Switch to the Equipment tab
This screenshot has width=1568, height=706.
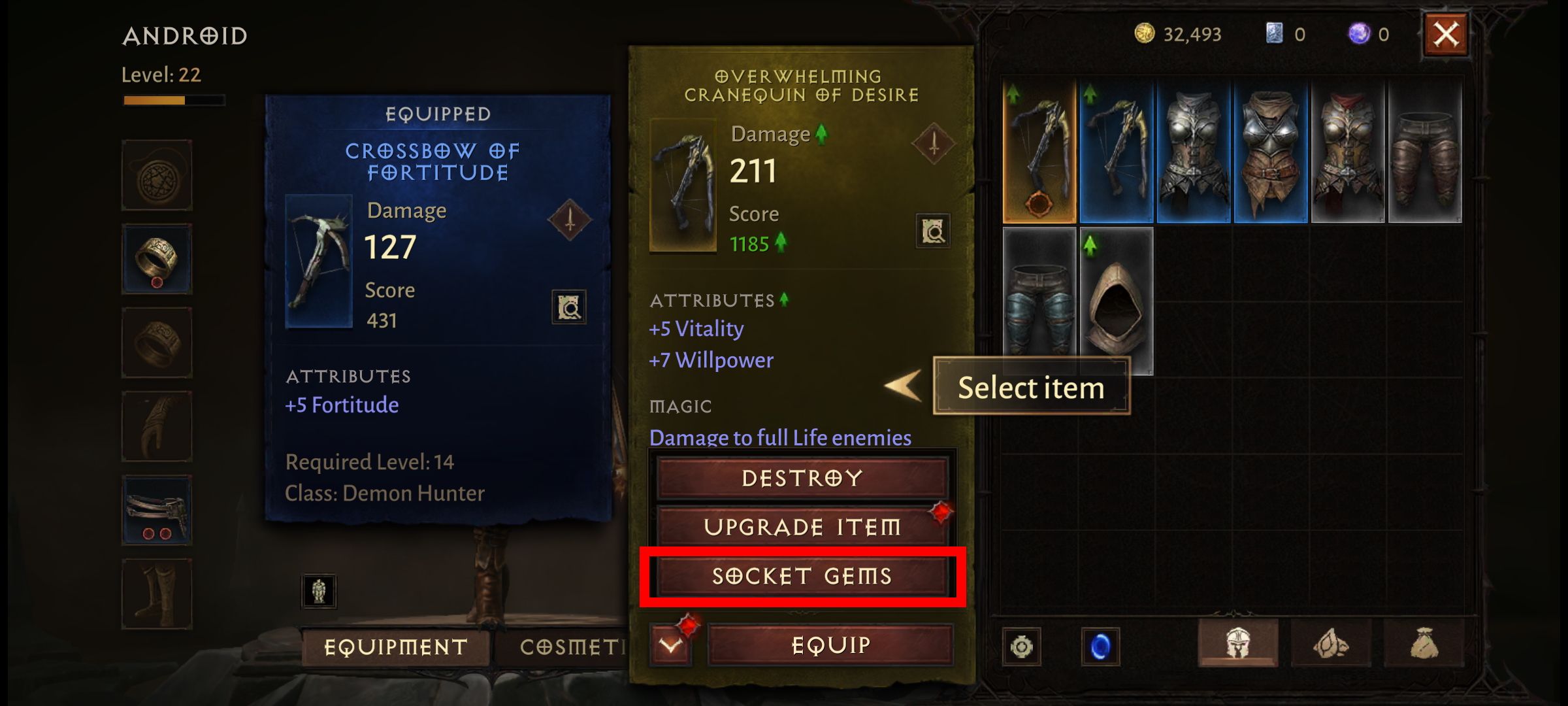point(395,647)
